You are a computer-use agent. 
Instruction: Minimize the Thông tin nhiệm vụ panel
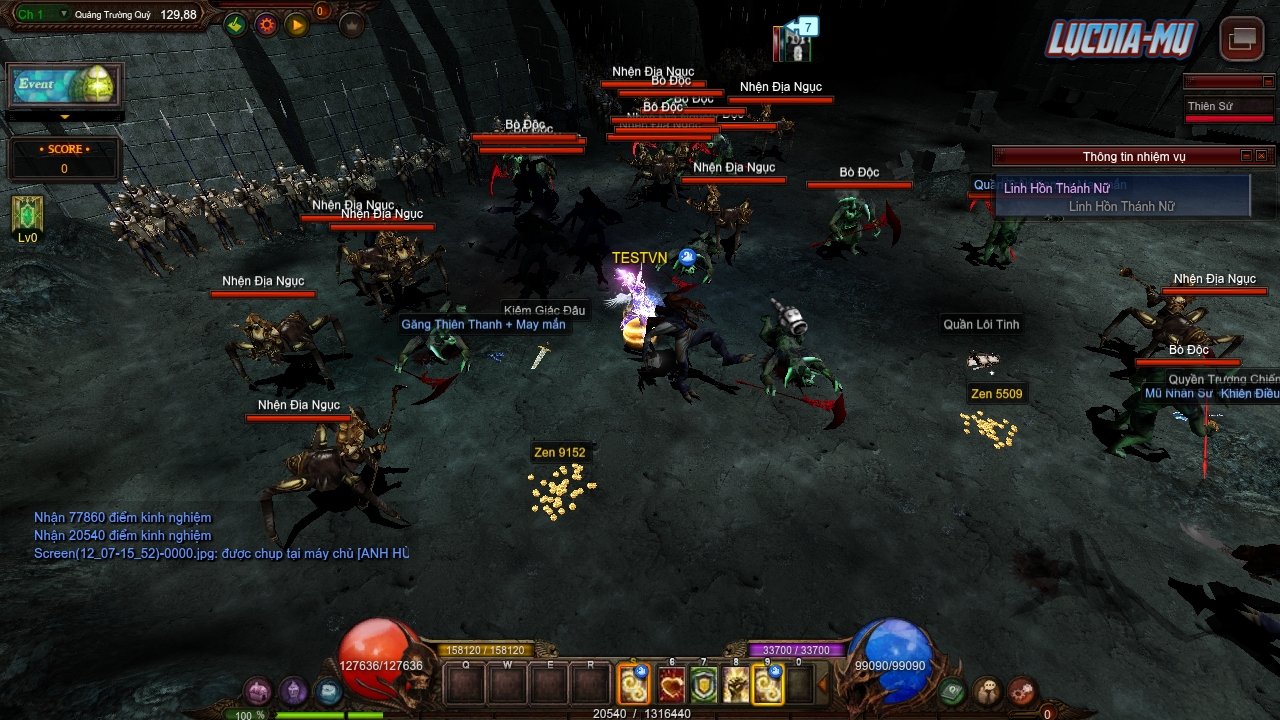(1246, 156)
